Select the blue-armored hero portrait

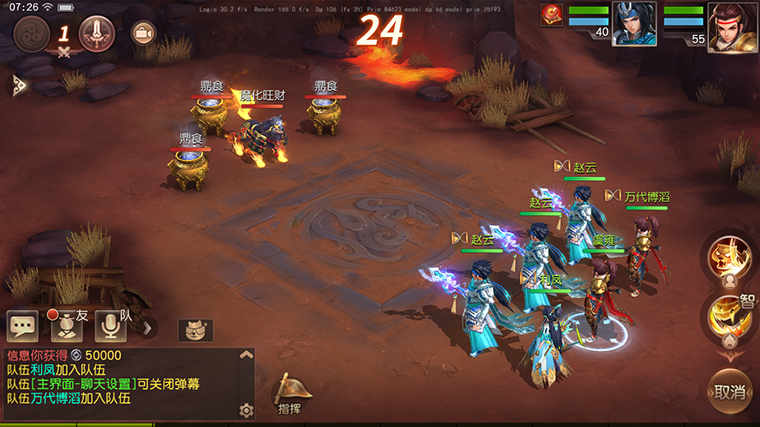[x=634, y=24]
